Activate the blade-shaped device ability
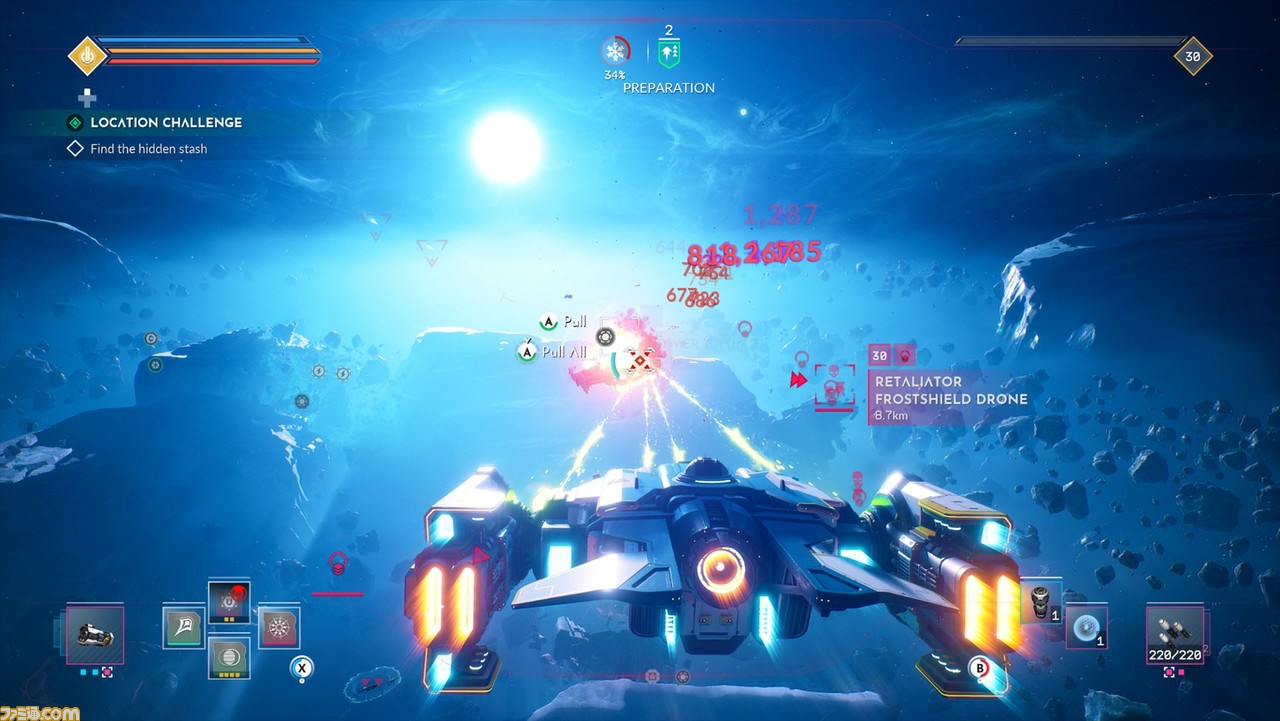The height and width of the screenshot is (721, 1280). [x=184, y=627]
